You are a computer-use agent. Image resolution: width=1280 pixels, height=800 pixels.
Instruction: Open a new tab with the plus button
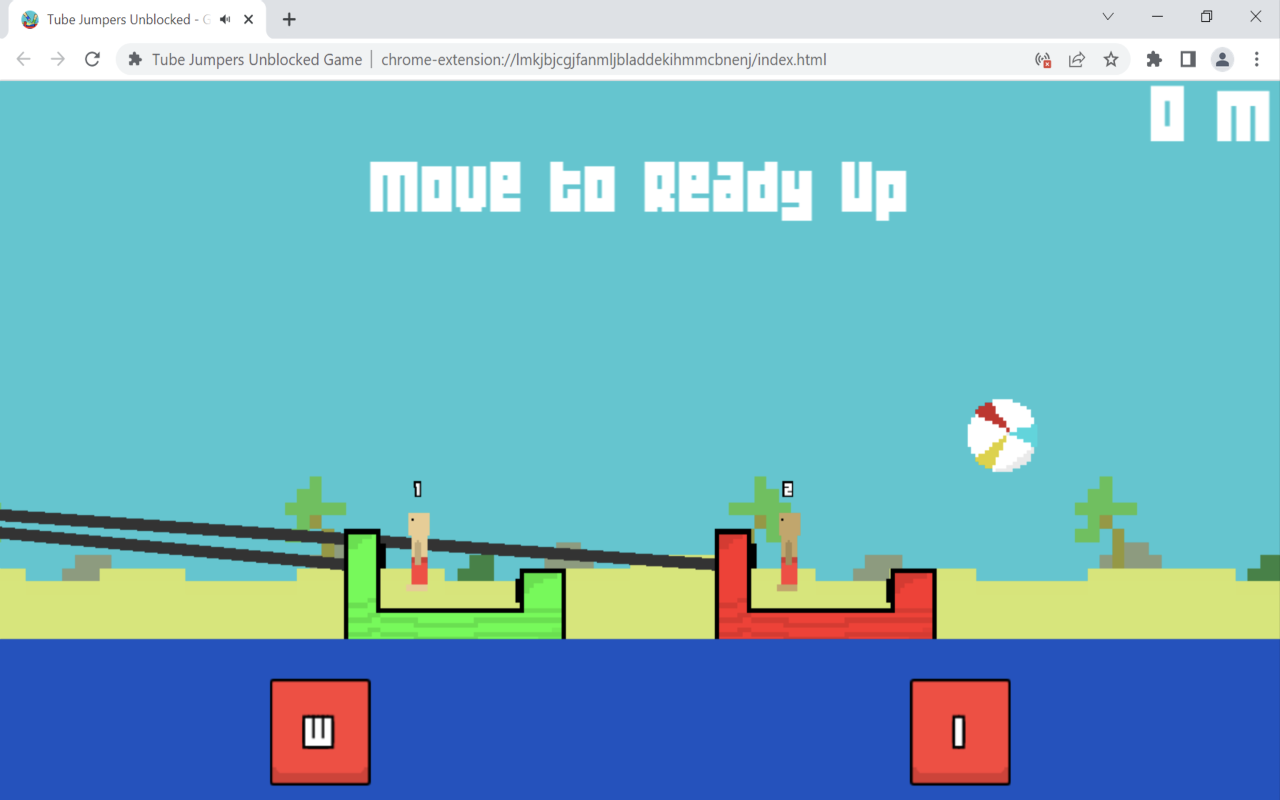tap(288, 18)
